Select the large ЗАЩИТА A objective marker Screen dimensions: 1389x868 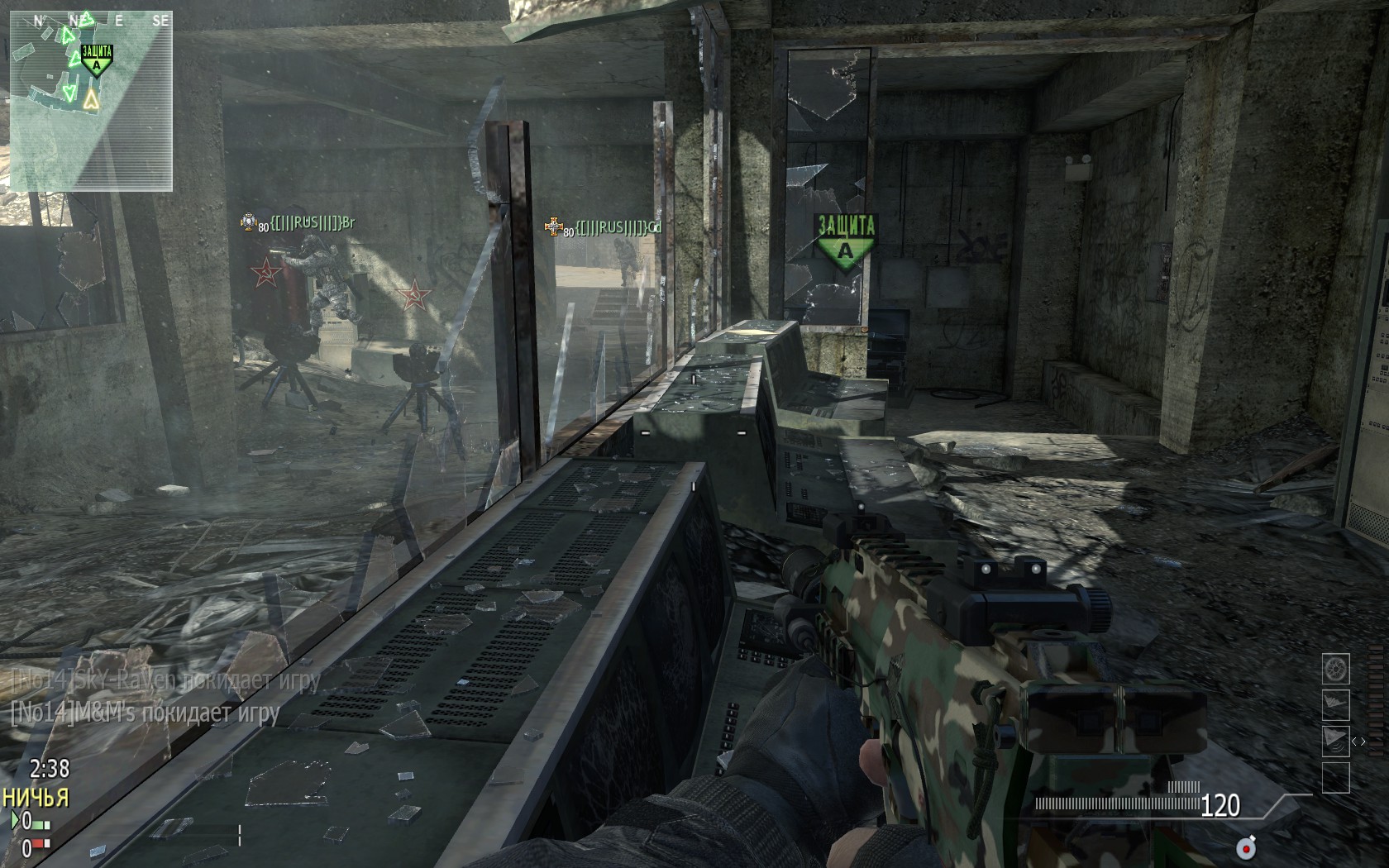[x=845, y=237]
